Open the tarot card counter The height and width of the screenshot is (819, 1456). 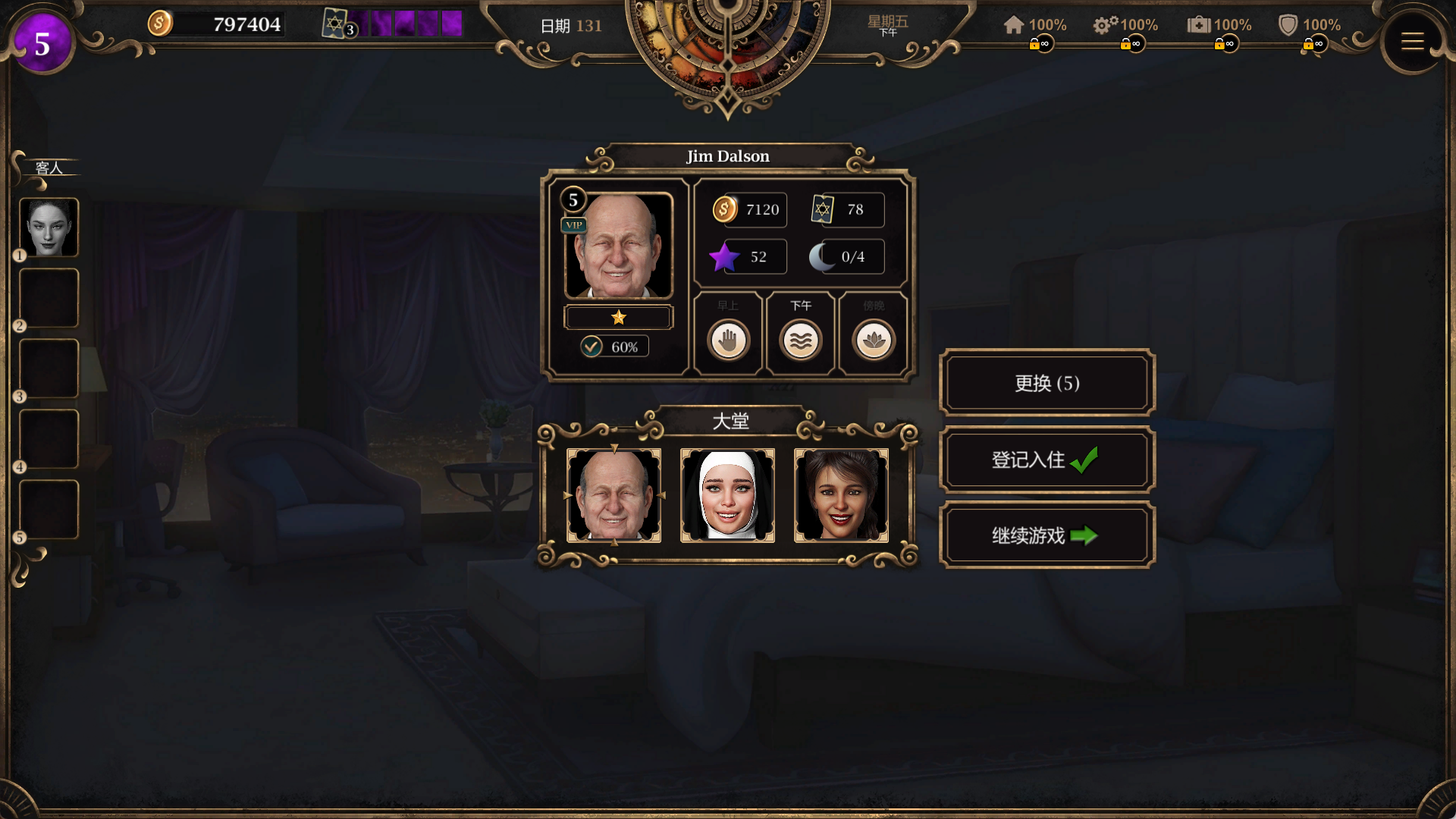pyautogui.click(x=337, y=24)
